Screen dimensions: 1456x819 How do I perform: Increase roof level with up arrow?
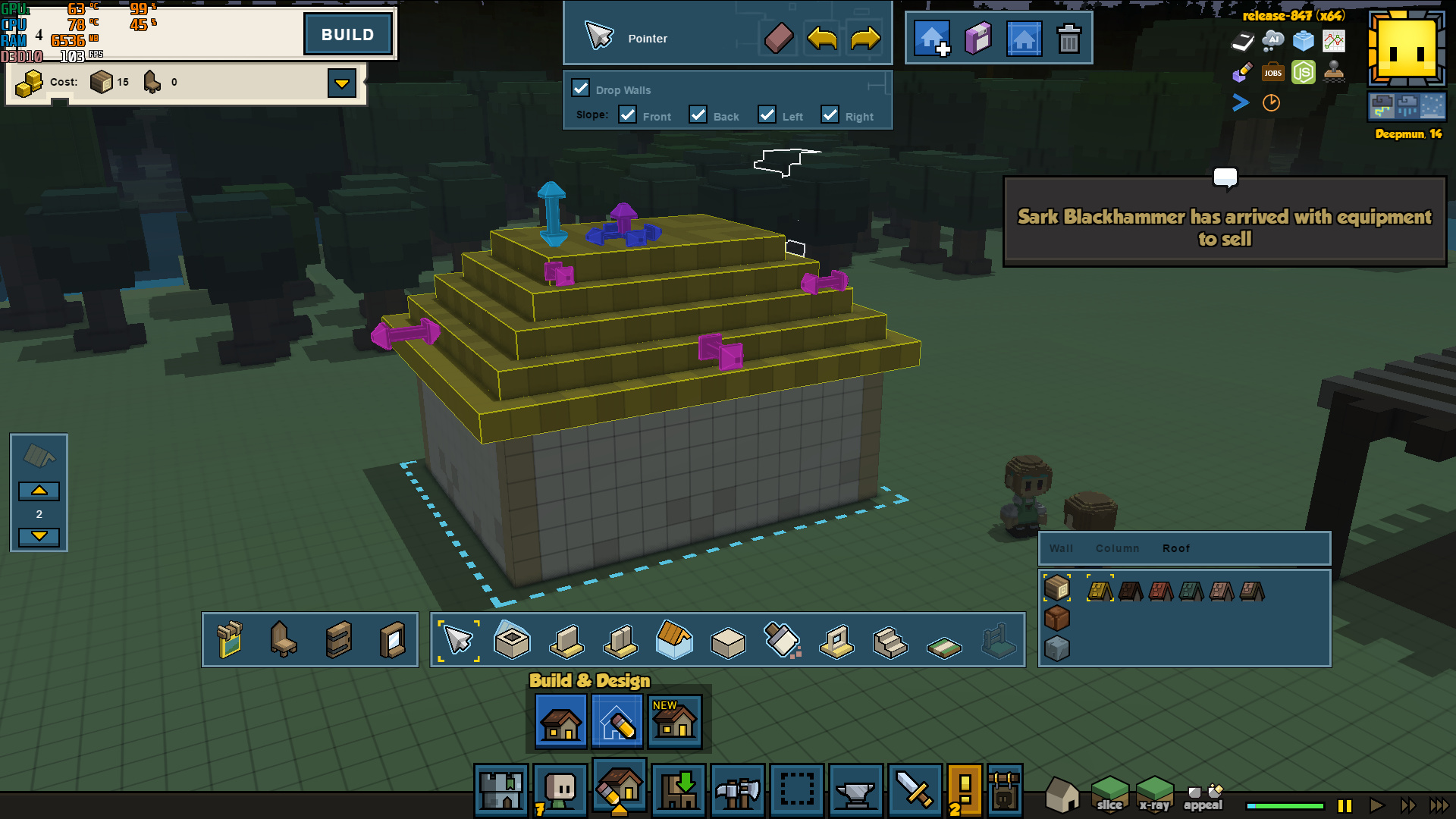point(39,491)
